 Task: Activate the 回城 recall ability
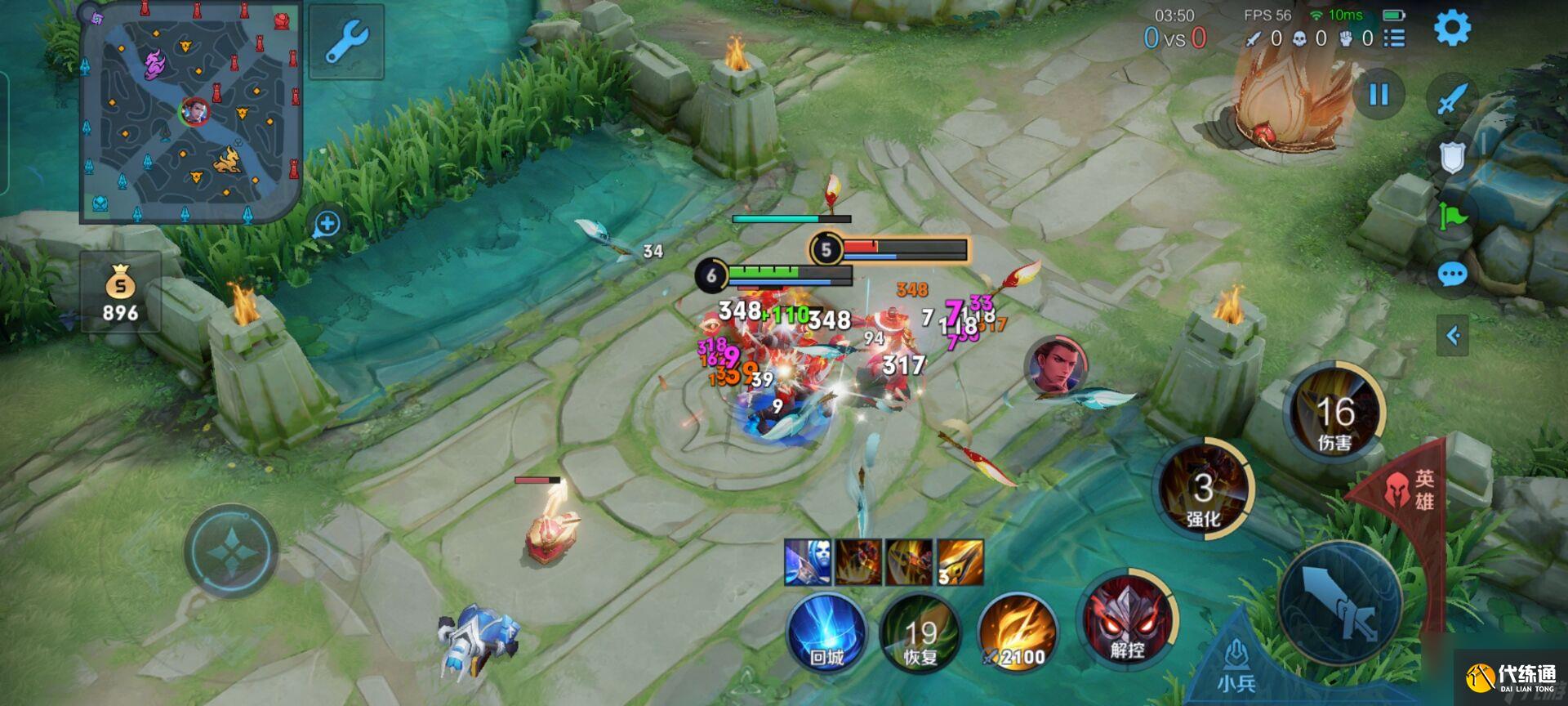point(826,634)
